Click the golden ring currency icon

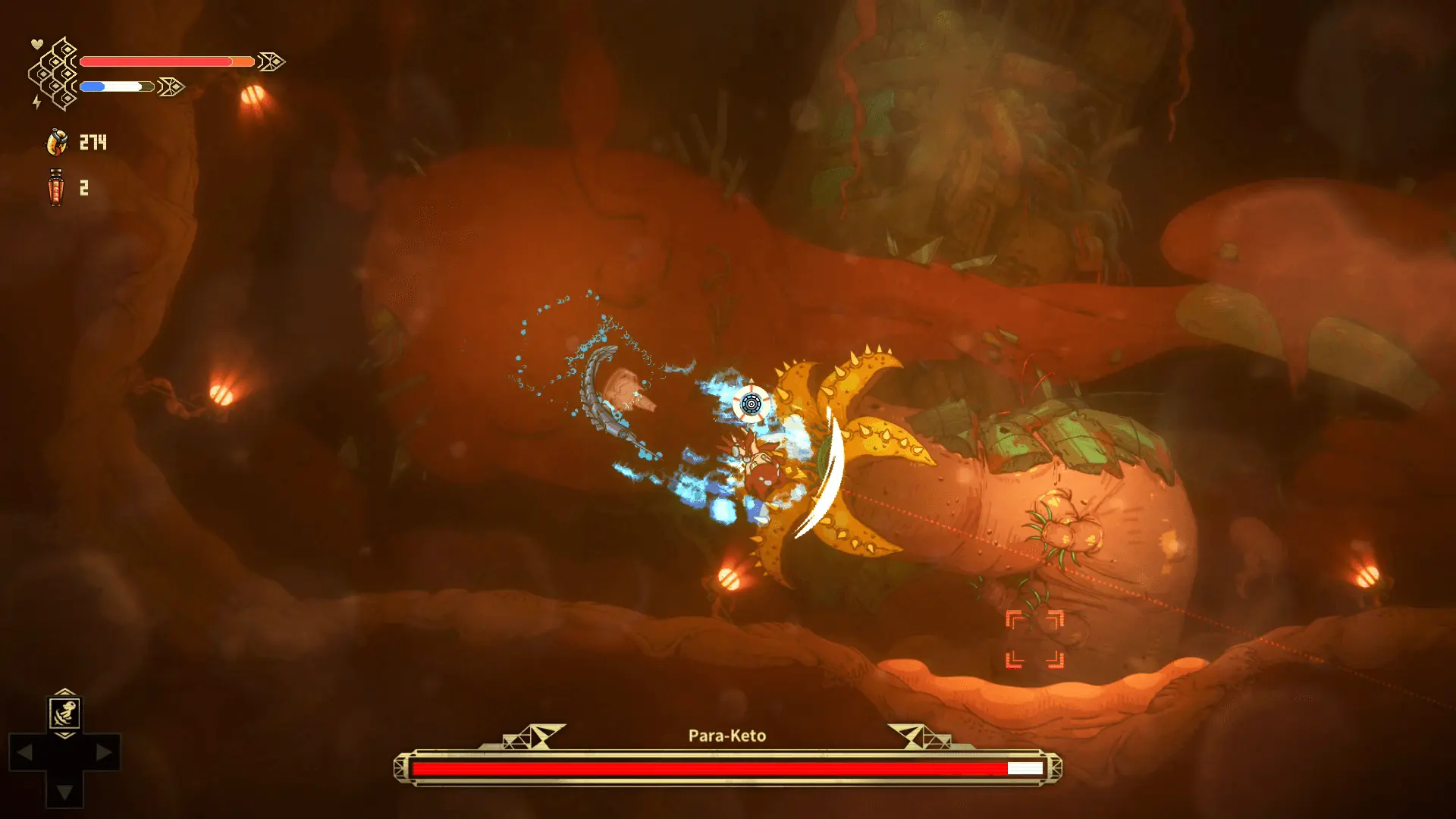[57, 142]
